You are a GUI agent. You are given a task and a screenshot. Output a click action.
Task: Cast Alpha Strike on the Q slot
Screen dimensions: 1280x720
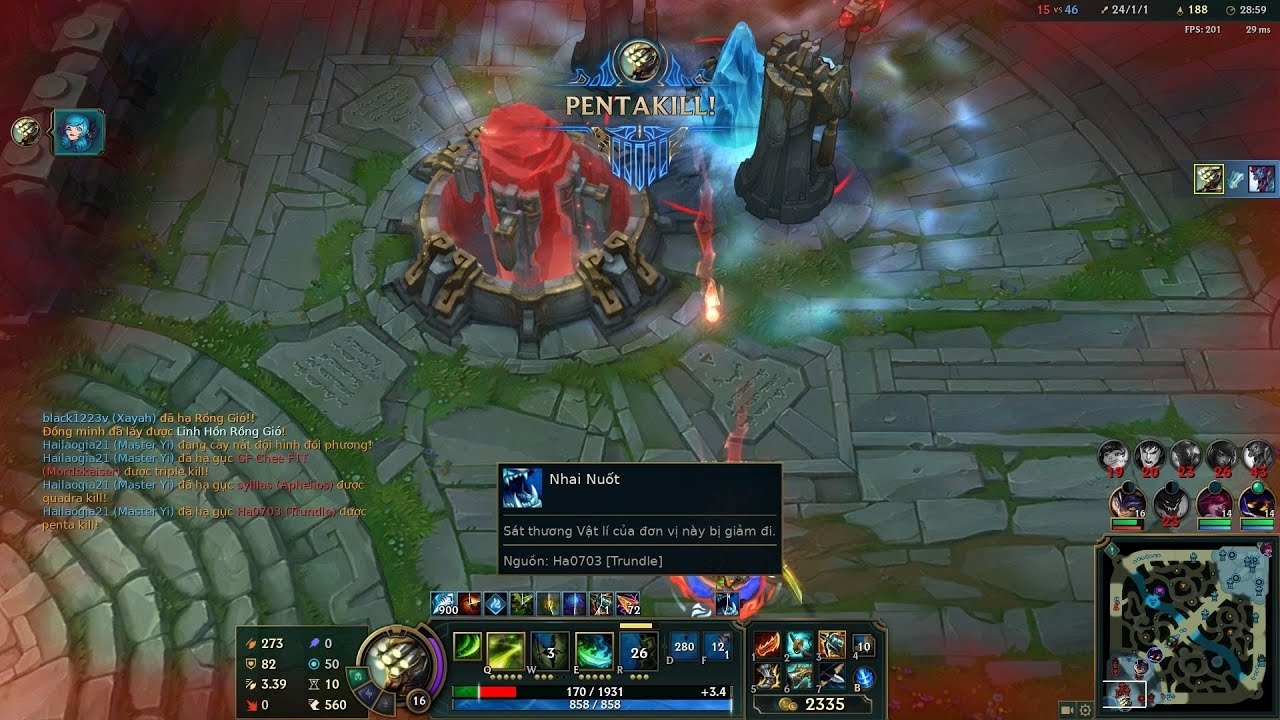pyautogui.click(x=506, y=652)
